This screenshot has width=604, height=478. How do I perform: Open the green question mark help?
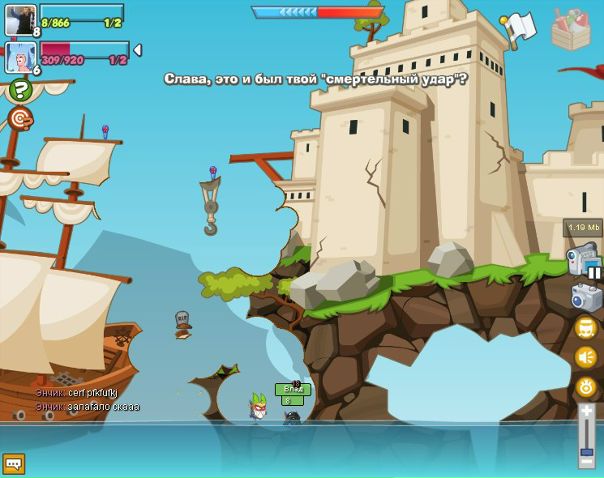tap(20, 90)
